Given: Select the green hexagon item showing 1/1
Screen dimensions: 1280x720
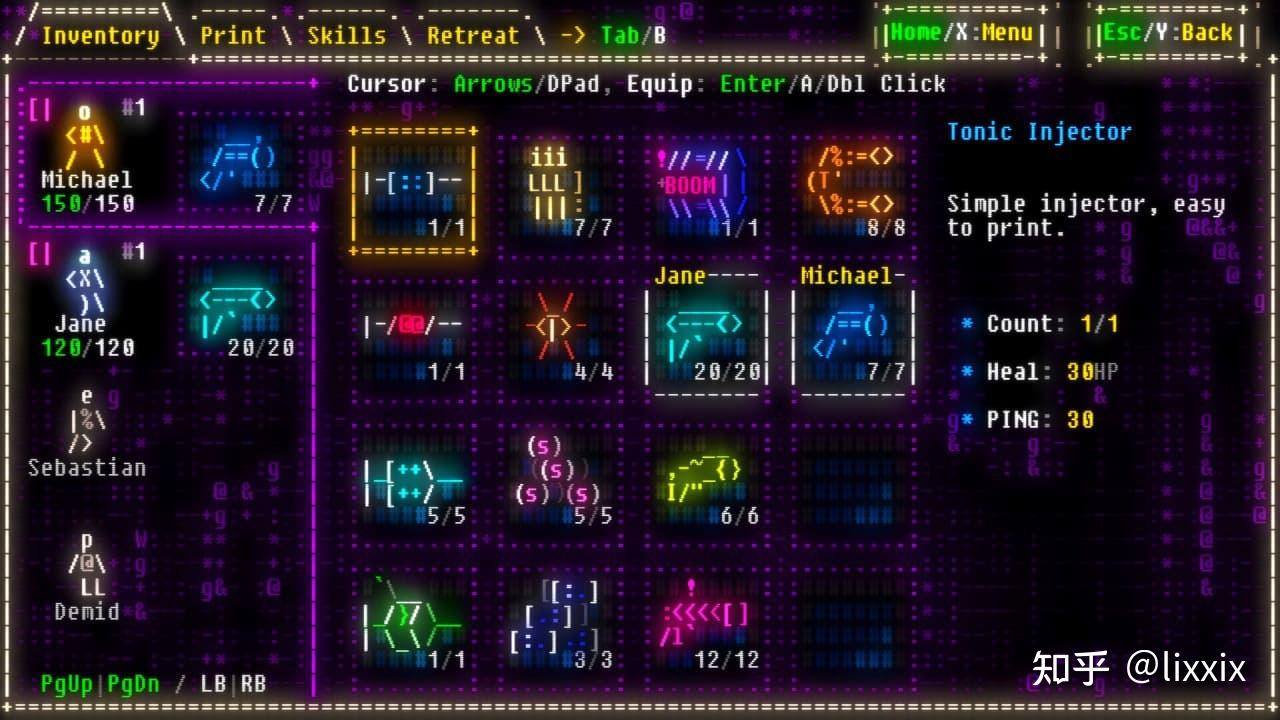Looking at the screenshot, I should click(412, 615).
